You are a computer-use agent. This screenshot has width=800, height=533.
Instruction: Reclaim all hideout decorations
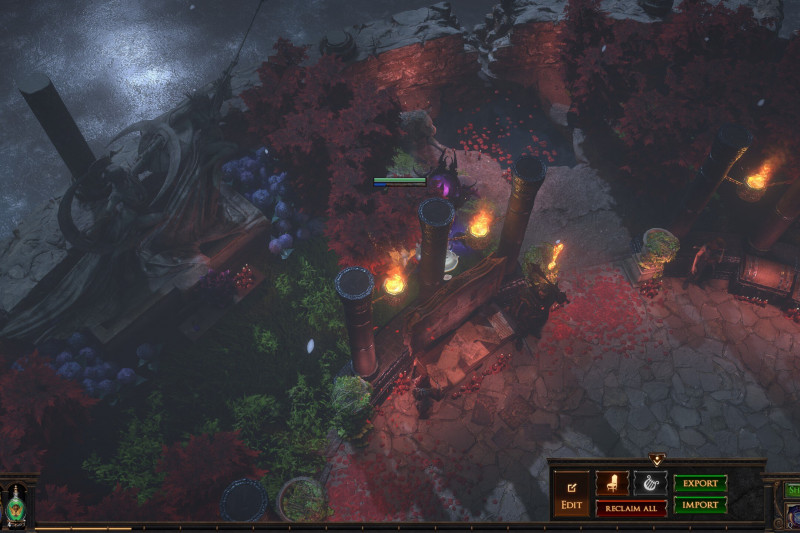tap(631, 508)
